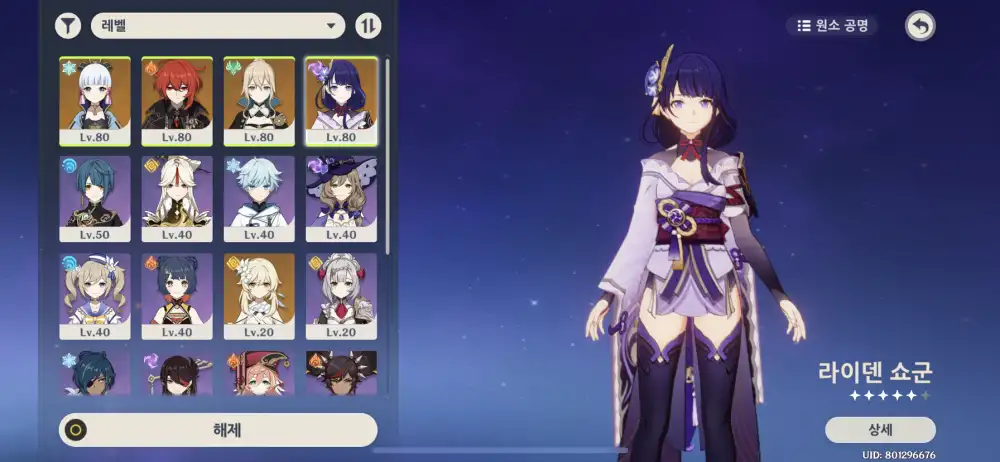
Task: Choose Barbara's character card
Action: point(94,296)
